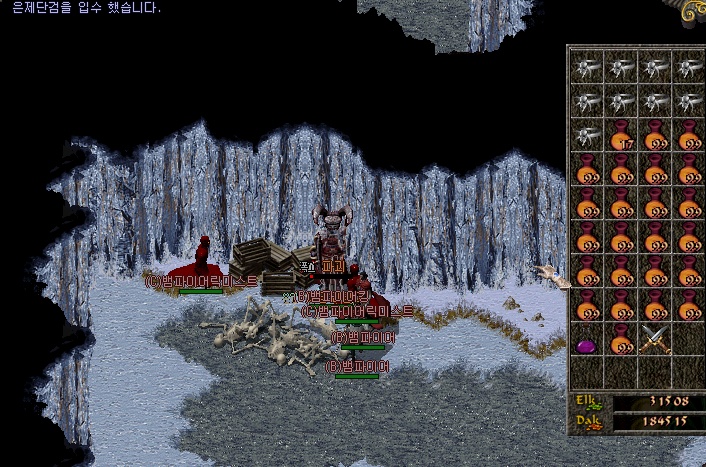Image resolution: width=706 pixels, height=467 pixels.
Task: Pick the crossed swords inventory item
Action: coord(655,340)
